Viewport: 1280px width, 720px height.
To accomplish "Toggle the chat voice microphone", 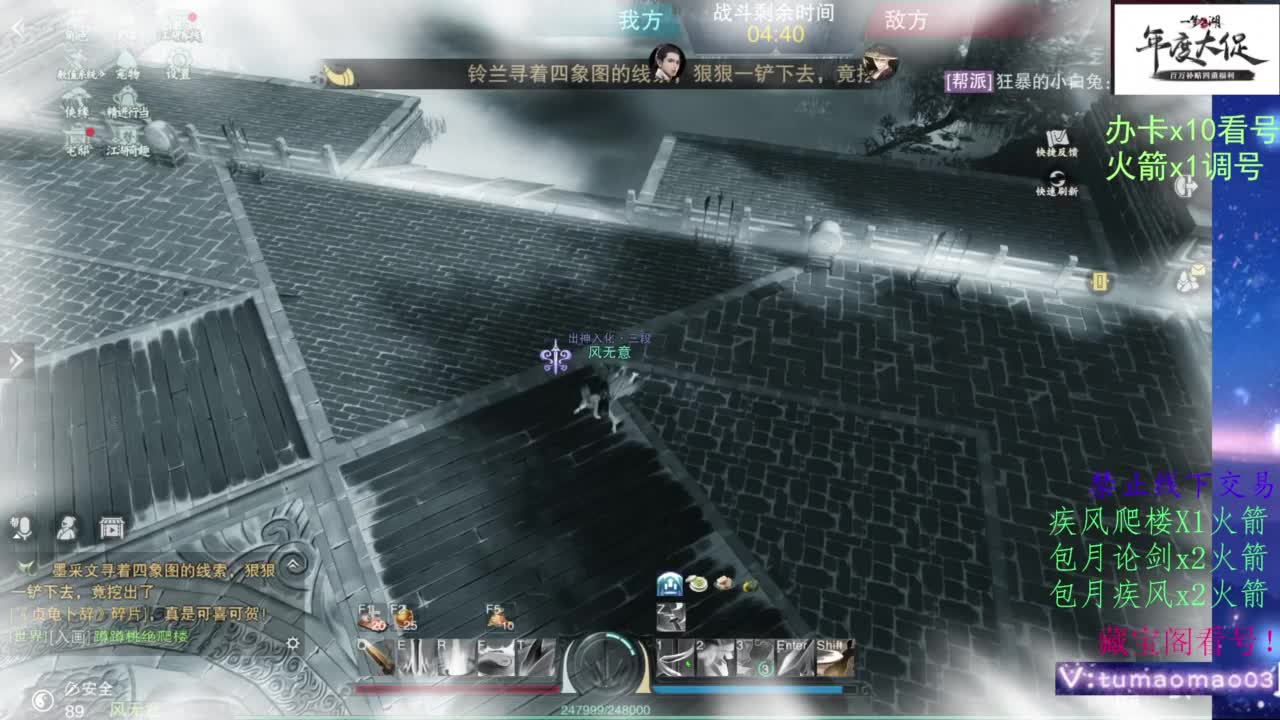I will [x=22, y=527].
